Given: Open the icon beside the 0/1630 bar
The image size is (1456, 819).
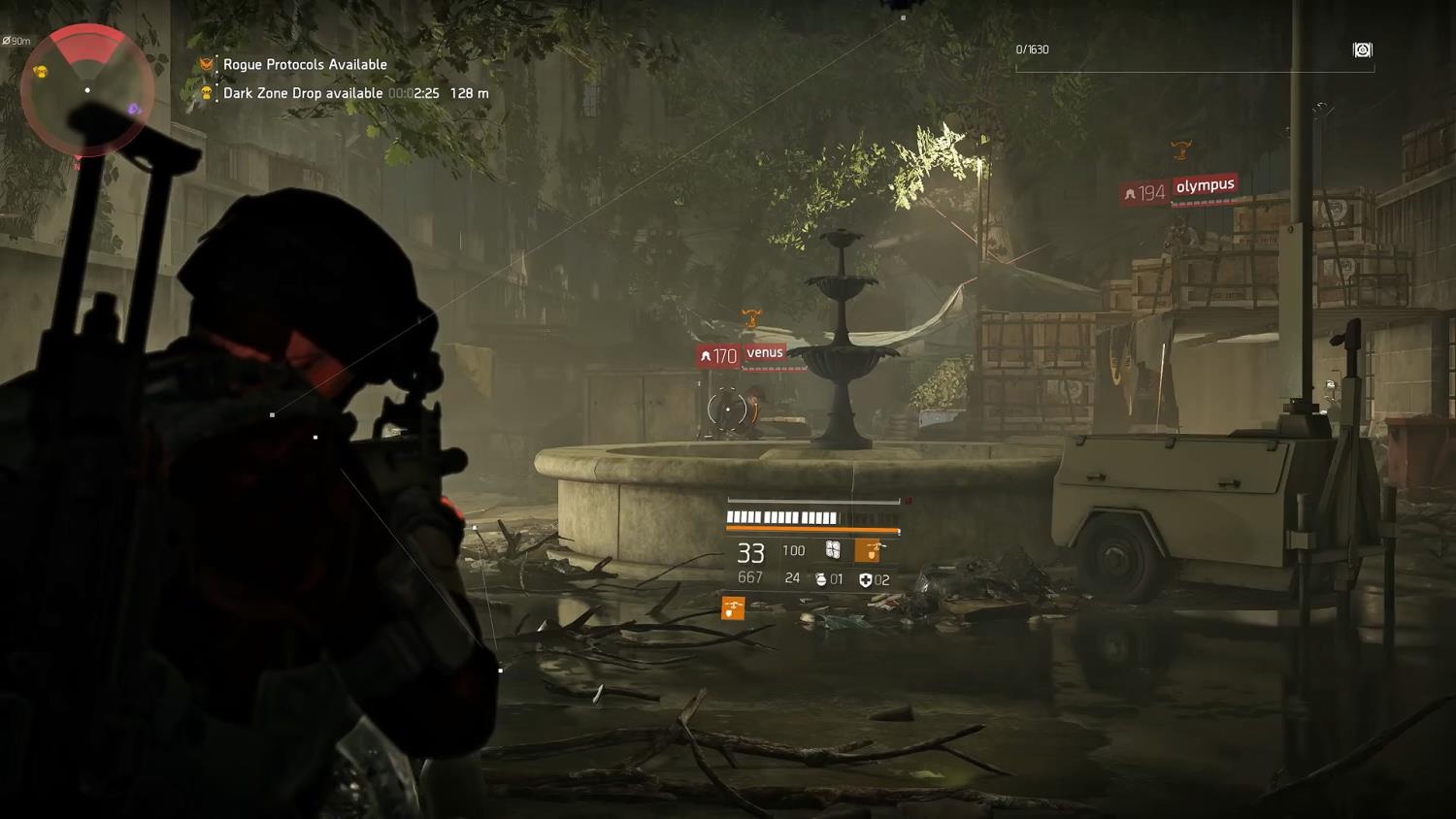Looking at the screenshot, I should tap(1362, 49).
